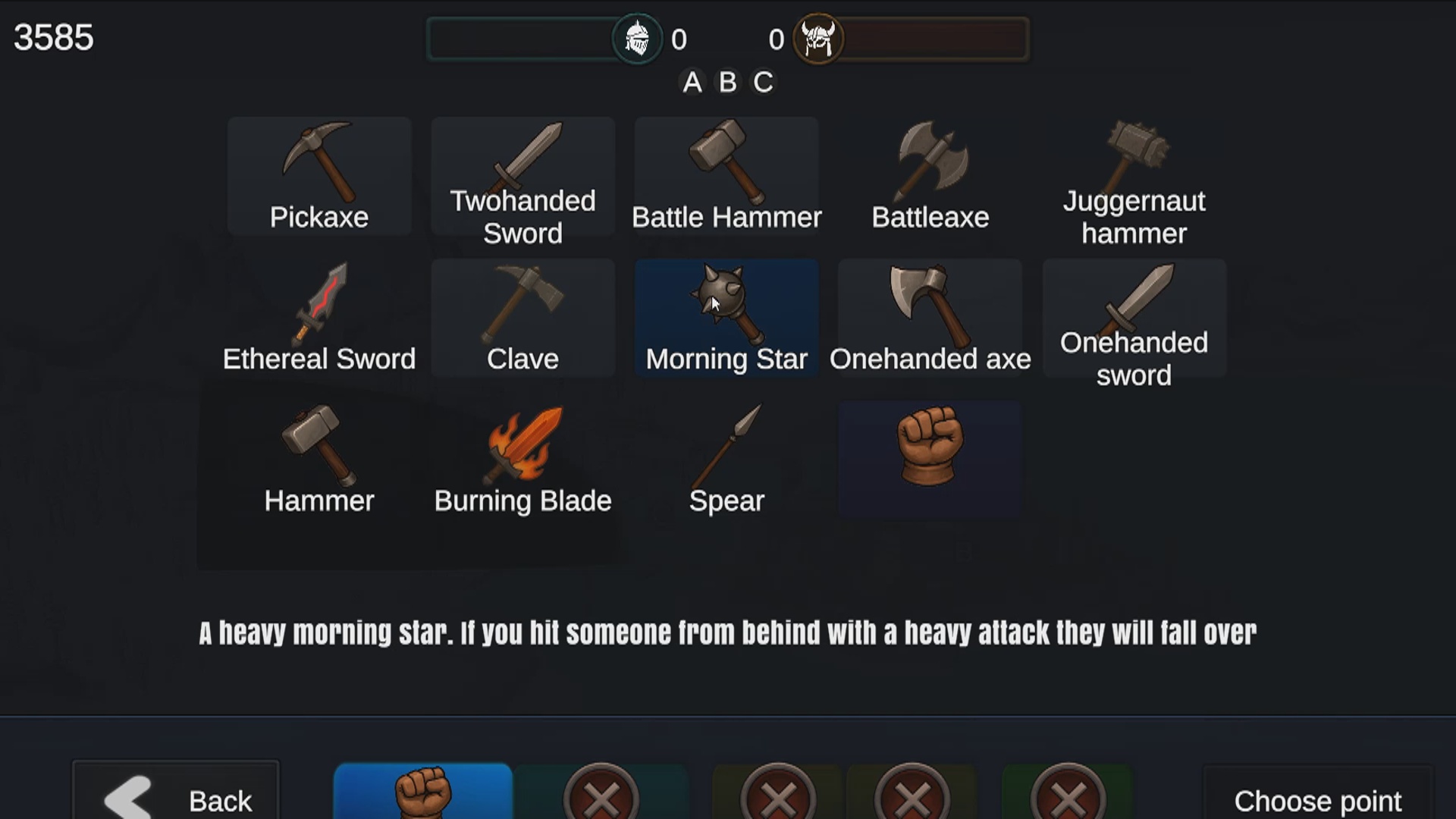Image resolution: width=1456 pixels, height=819 pixels.
Task: Open loadout tab B
Action: (x=728, y=83)
